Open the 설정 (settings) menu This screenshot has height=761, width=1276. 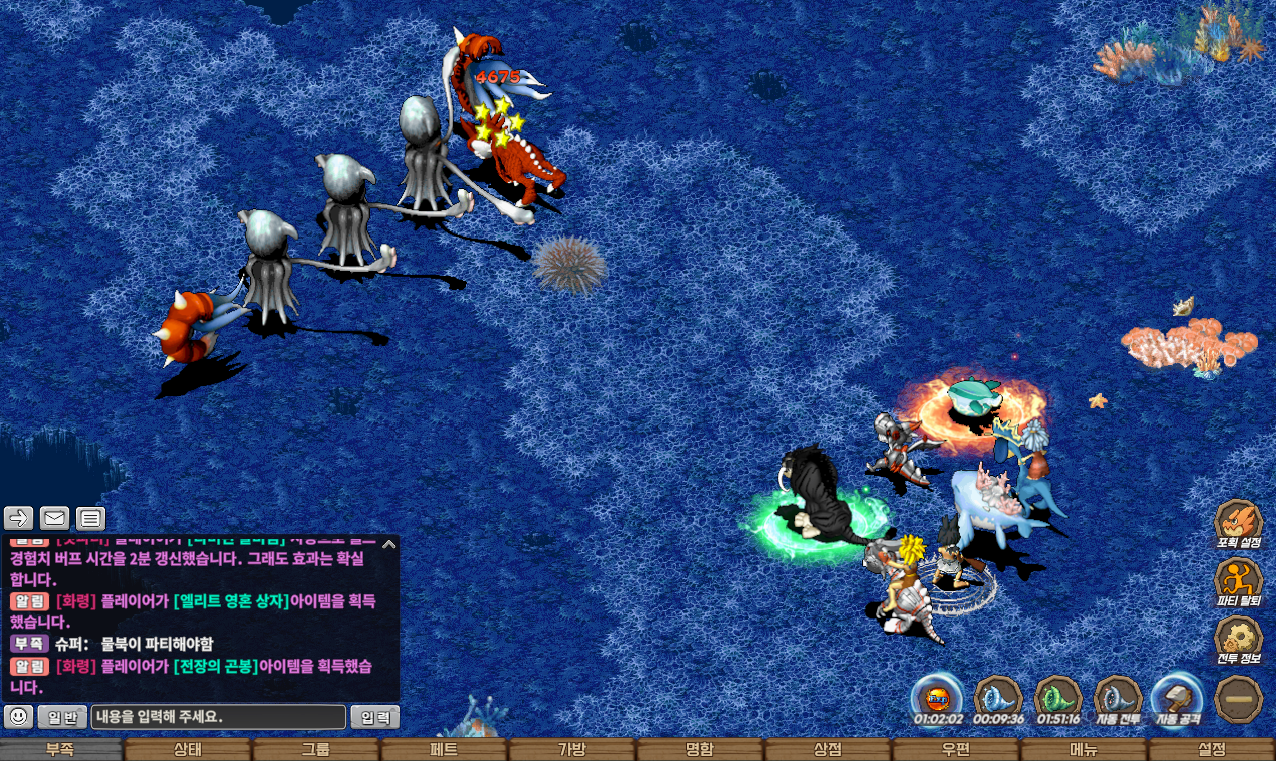coord(1212,750)
